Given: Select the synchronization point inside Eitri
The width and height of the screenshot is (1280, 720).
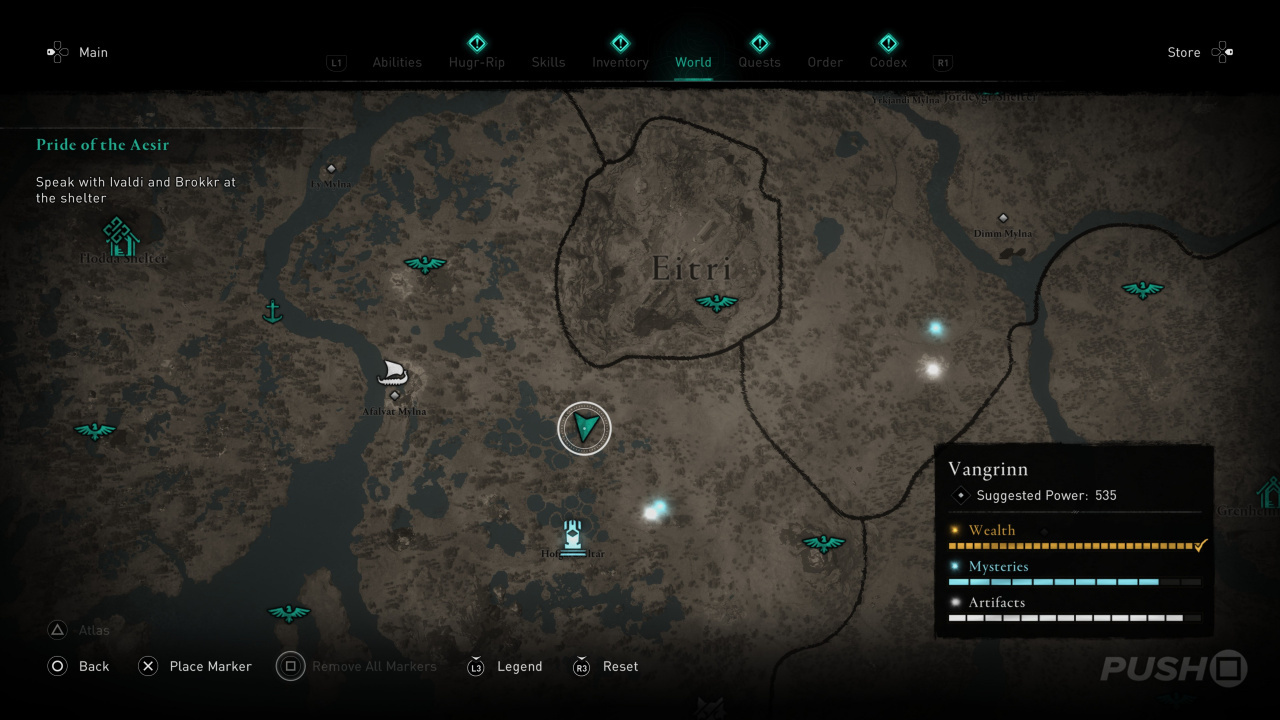Looking at the screenshot, I should (x=716, y=302).
